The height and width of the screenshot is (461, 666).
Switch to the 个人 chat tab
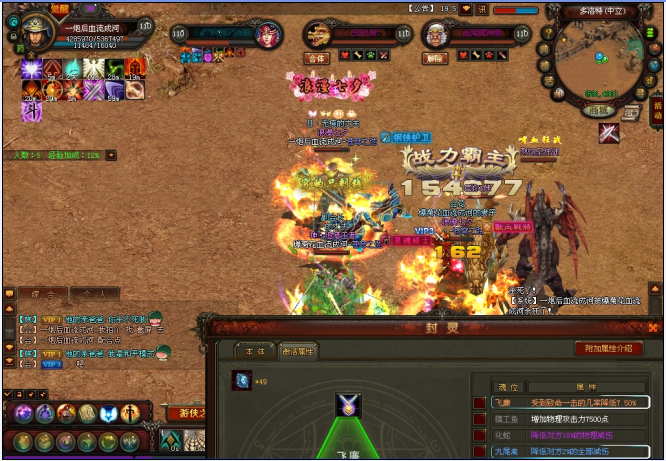click(100, 293)
